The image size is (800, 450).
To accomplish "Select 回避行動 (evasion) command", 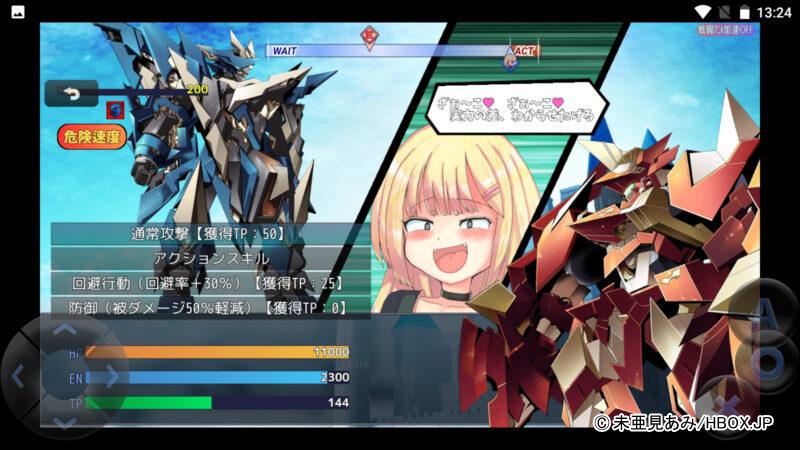I will [x=208, y=284].
